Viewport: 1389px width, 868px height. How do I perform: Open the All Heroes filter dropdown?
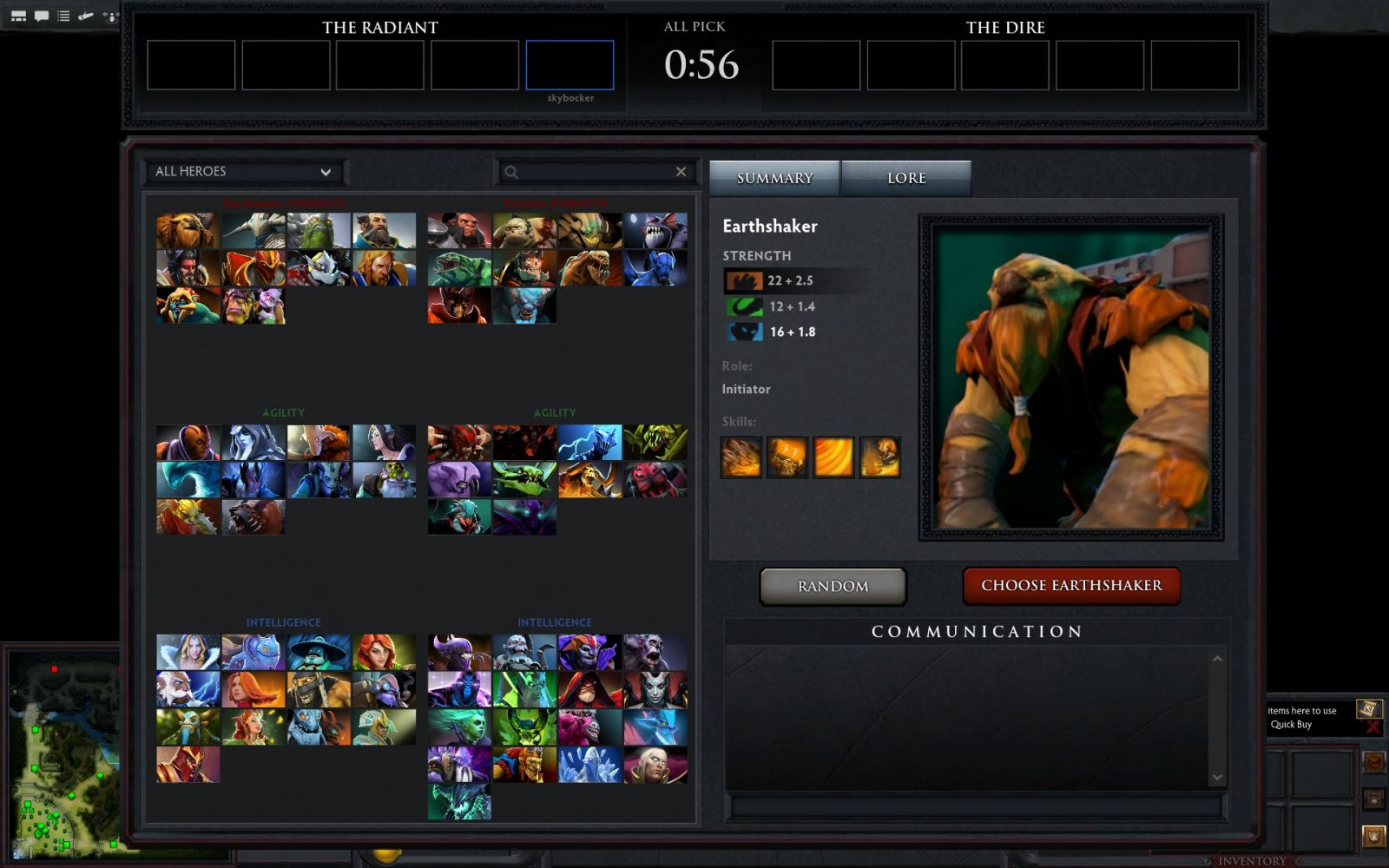tap(243, 172)
